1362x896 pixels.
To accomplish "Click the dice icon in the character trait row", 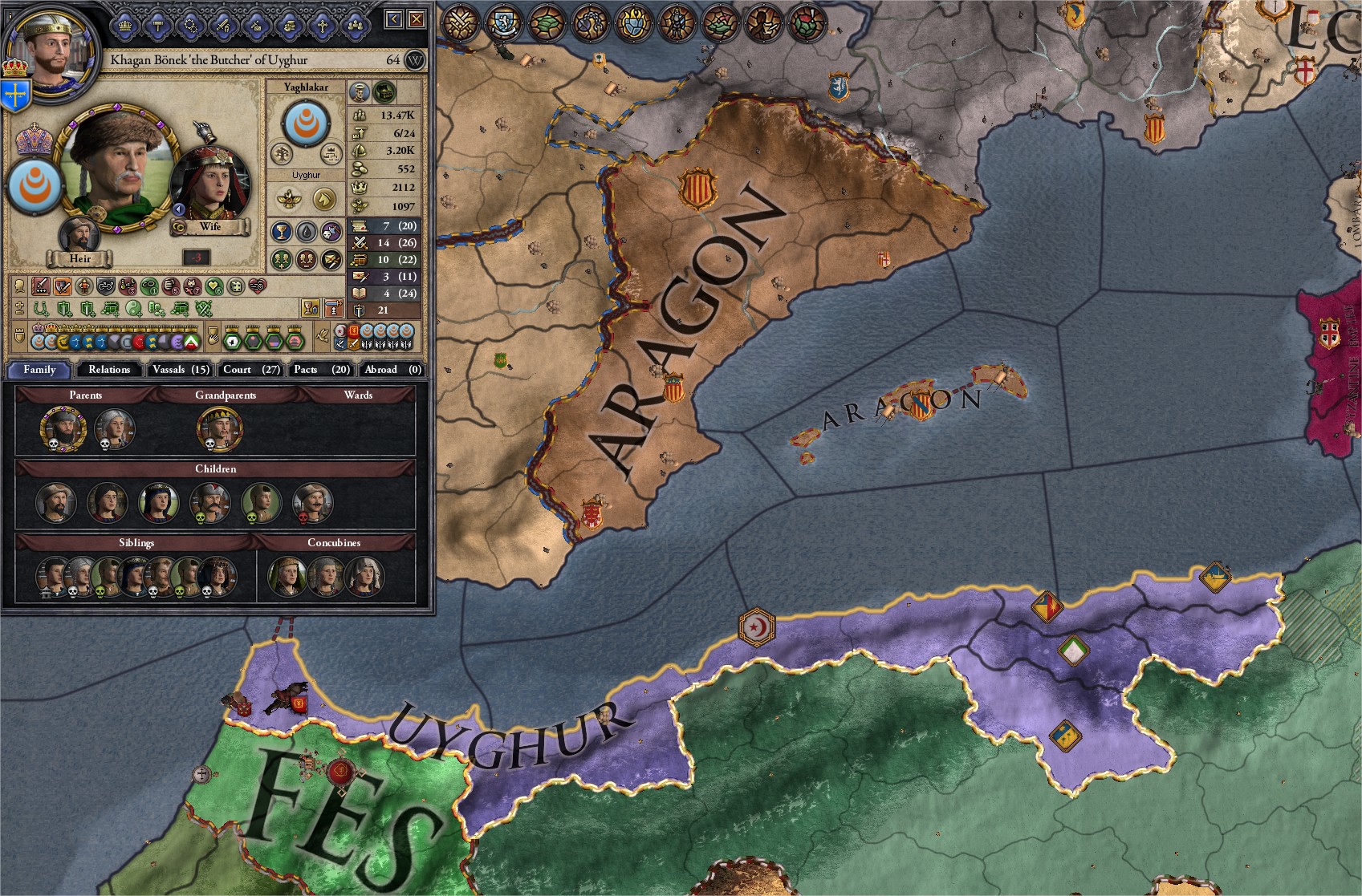I will [x=235, y=287].
